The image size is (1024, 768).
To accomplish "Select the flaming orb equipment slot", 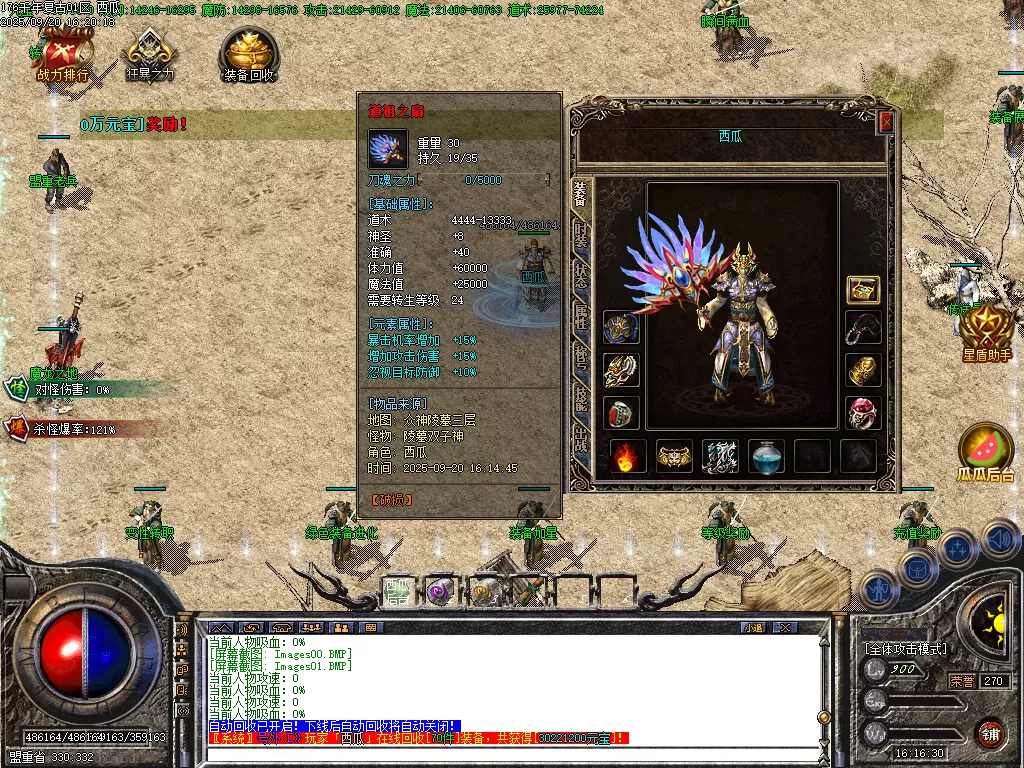I will 627,456.
